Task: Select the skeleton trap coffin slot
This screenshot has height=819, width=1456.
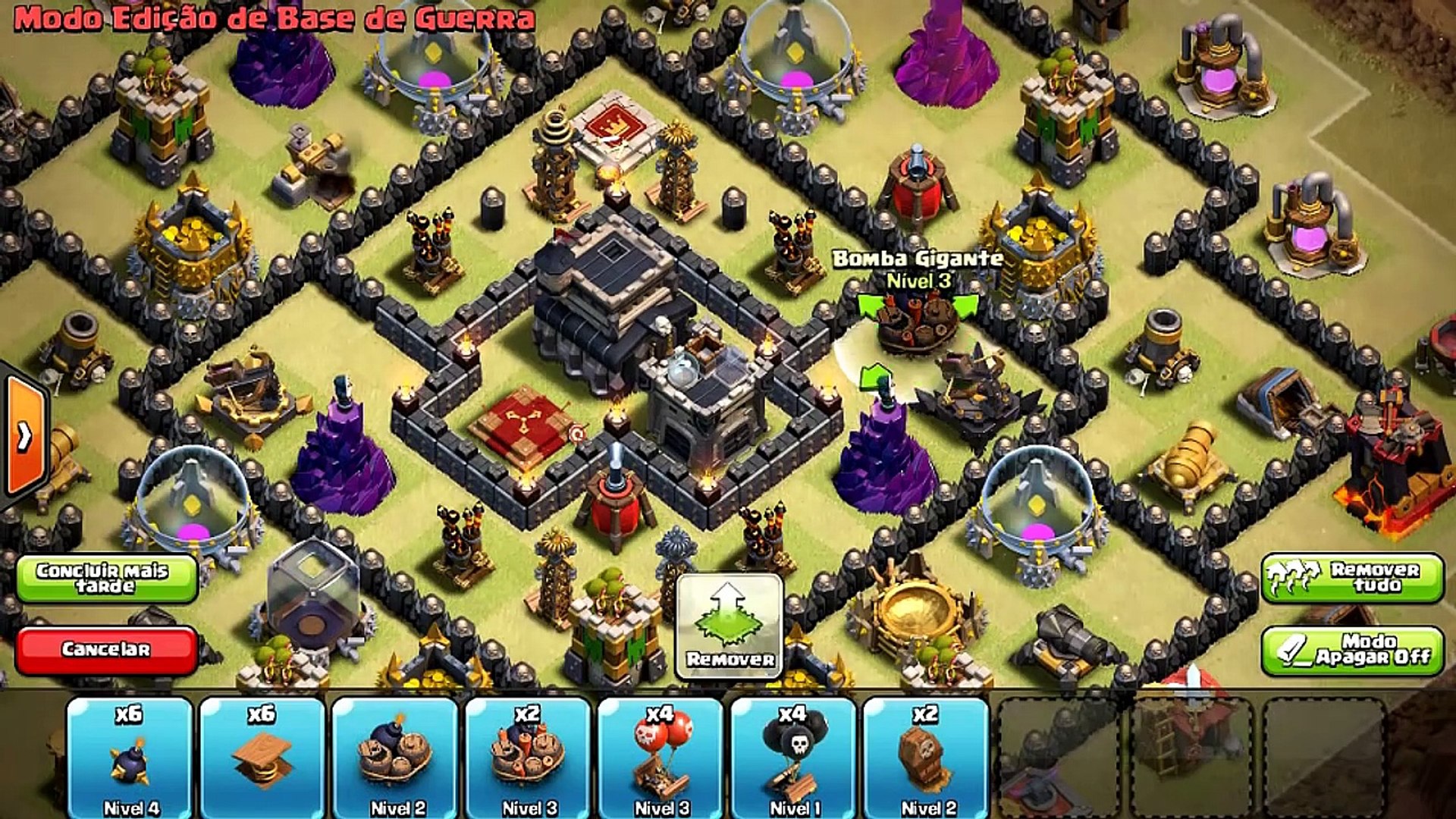Action: pos(926,758)
